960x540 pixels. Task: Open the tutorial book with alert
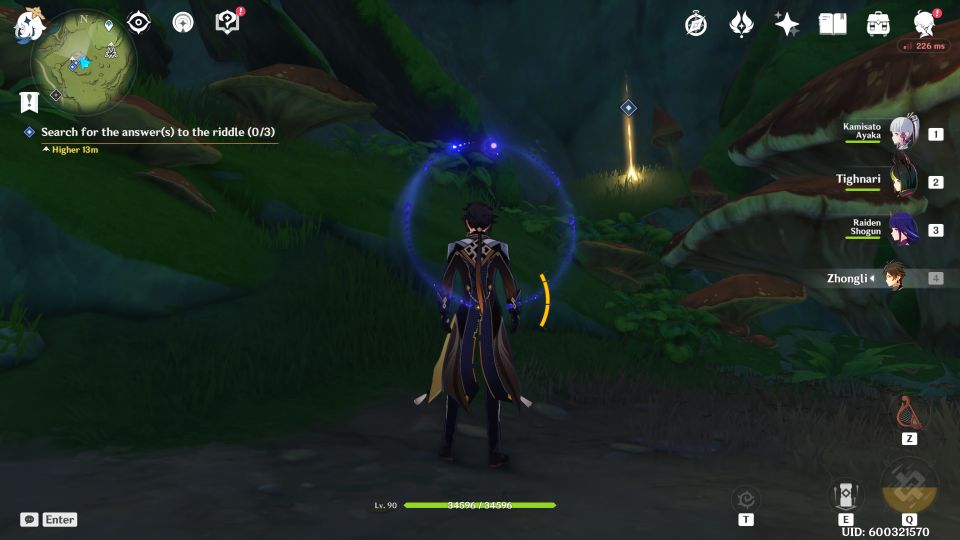pyautogui.click(x=228, y=23)
